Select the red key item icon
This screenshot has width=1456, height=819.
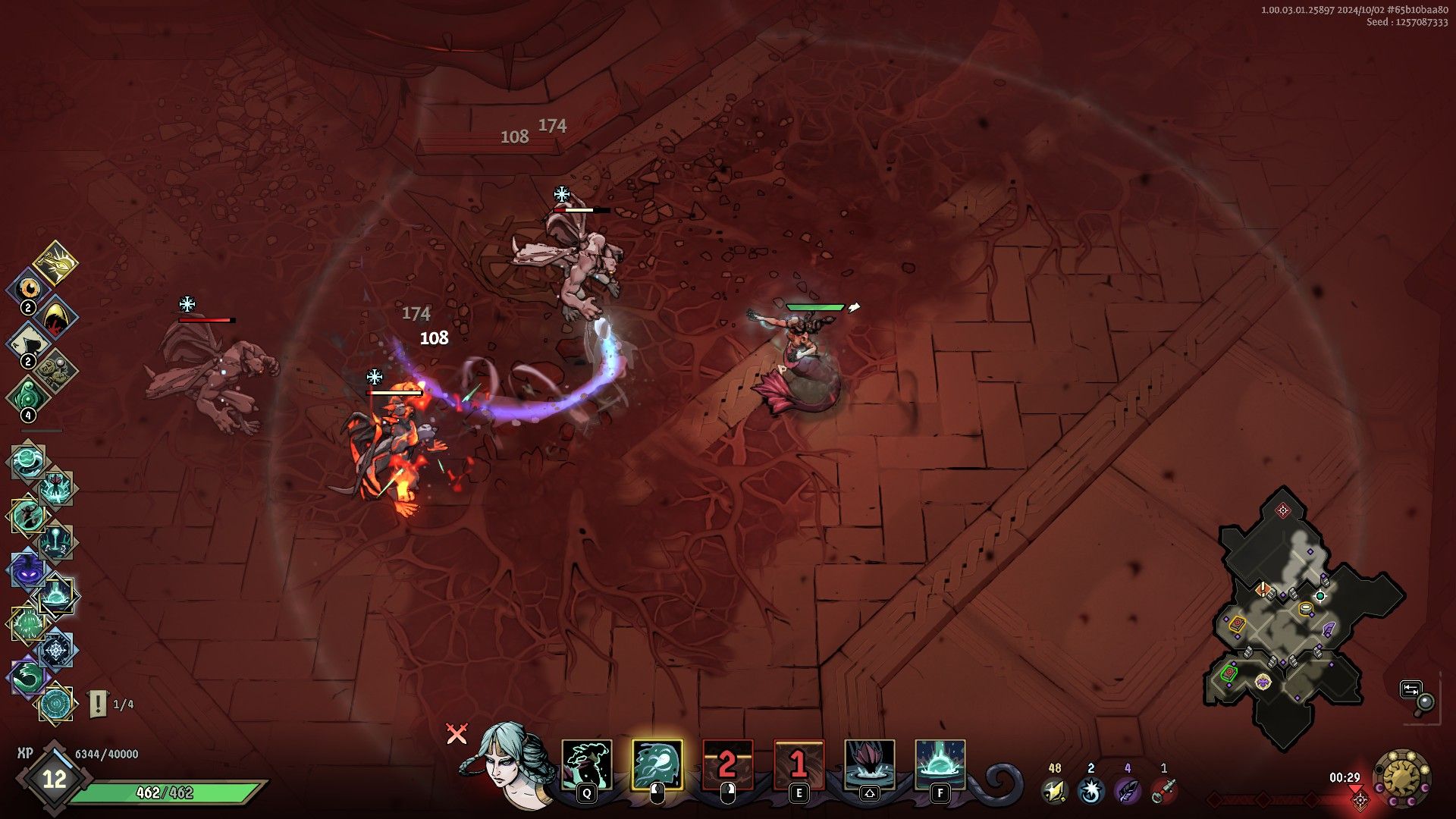pos(1164,791)
